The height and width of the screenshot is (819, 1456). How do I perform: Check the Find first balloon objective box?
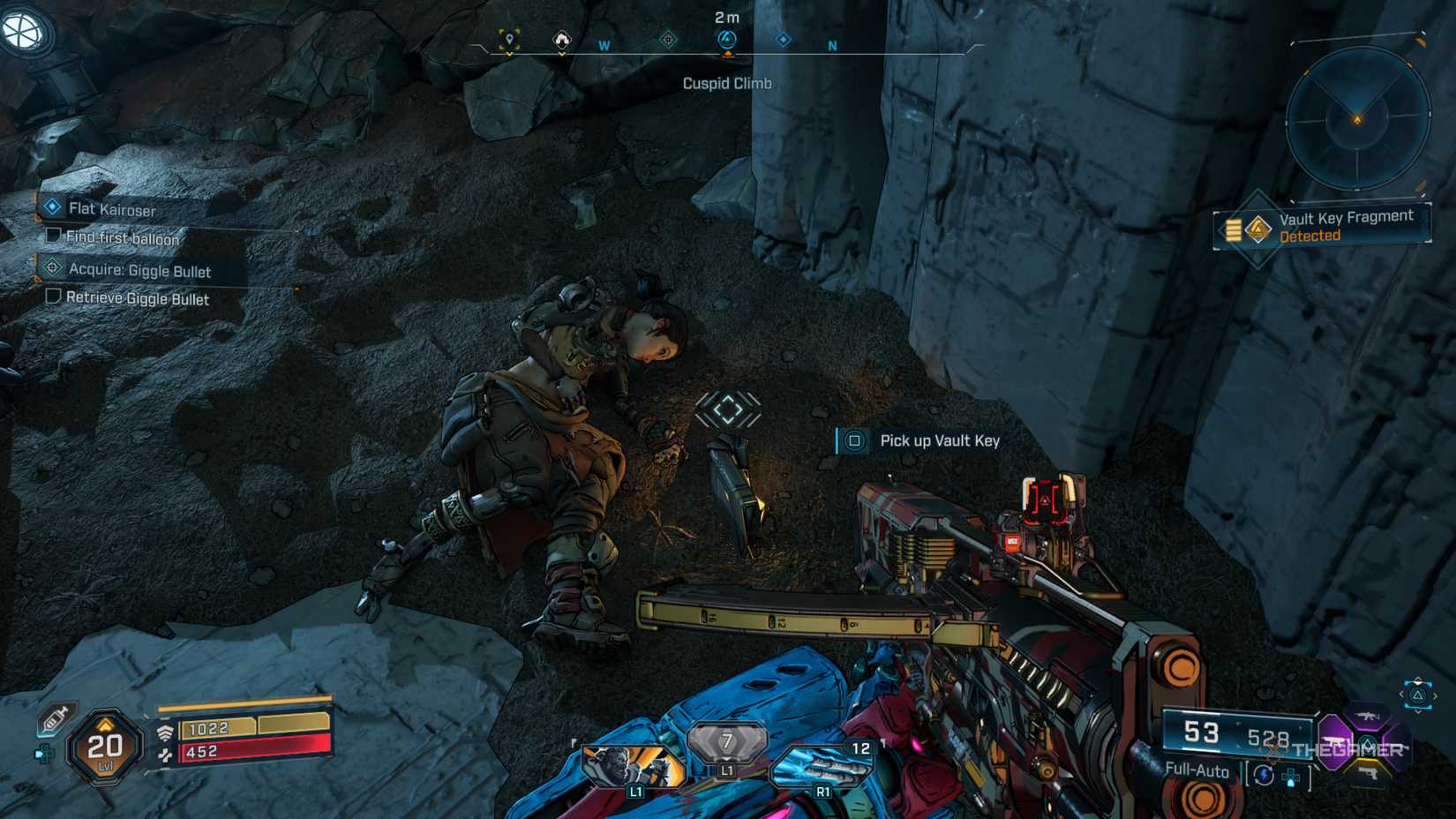point(51,238)
